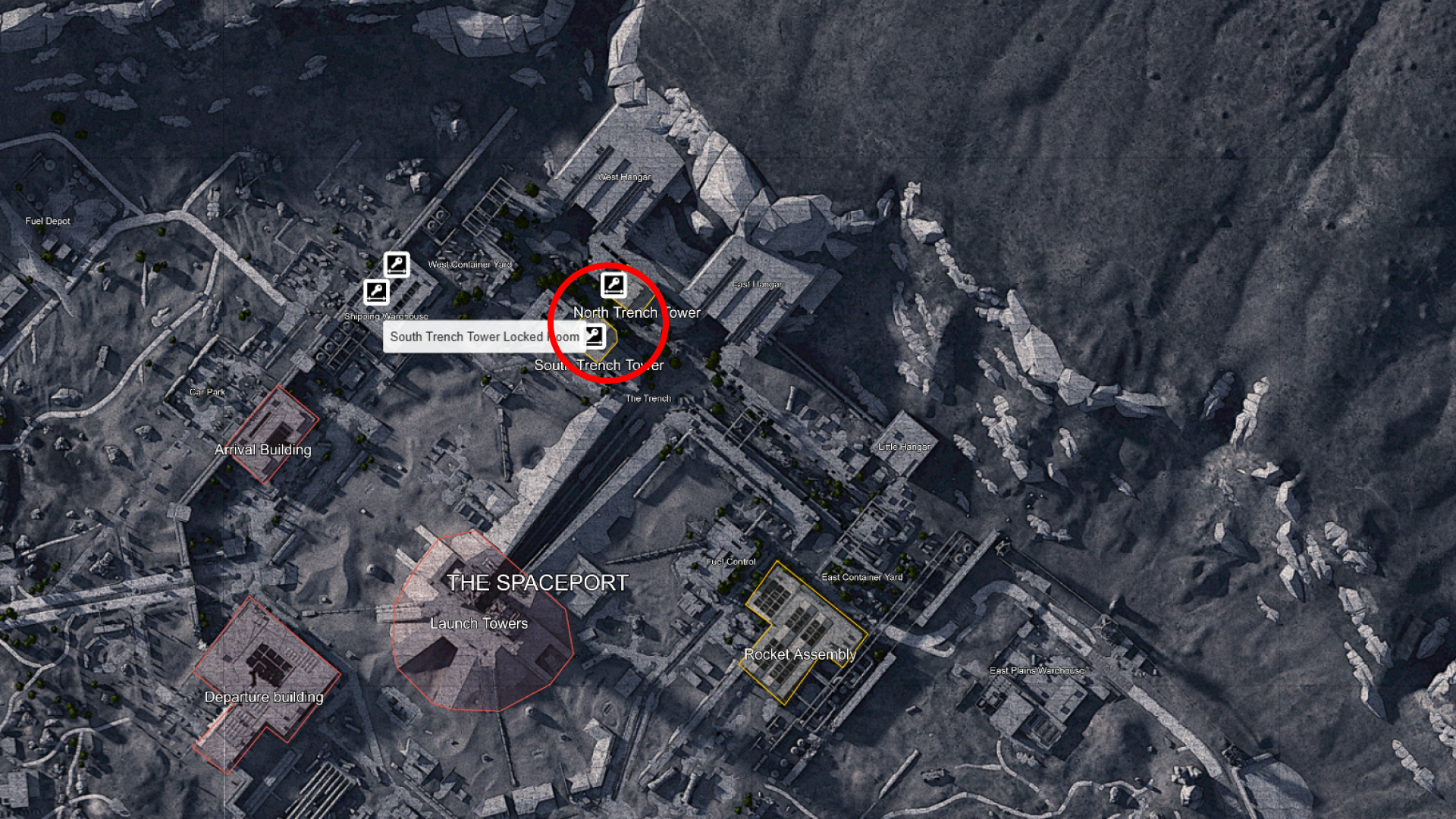Viewport: 1456px width, 819px height.
Task: Expand the South Trench Tower Locked Room tooltip
Action: [485, 337]
